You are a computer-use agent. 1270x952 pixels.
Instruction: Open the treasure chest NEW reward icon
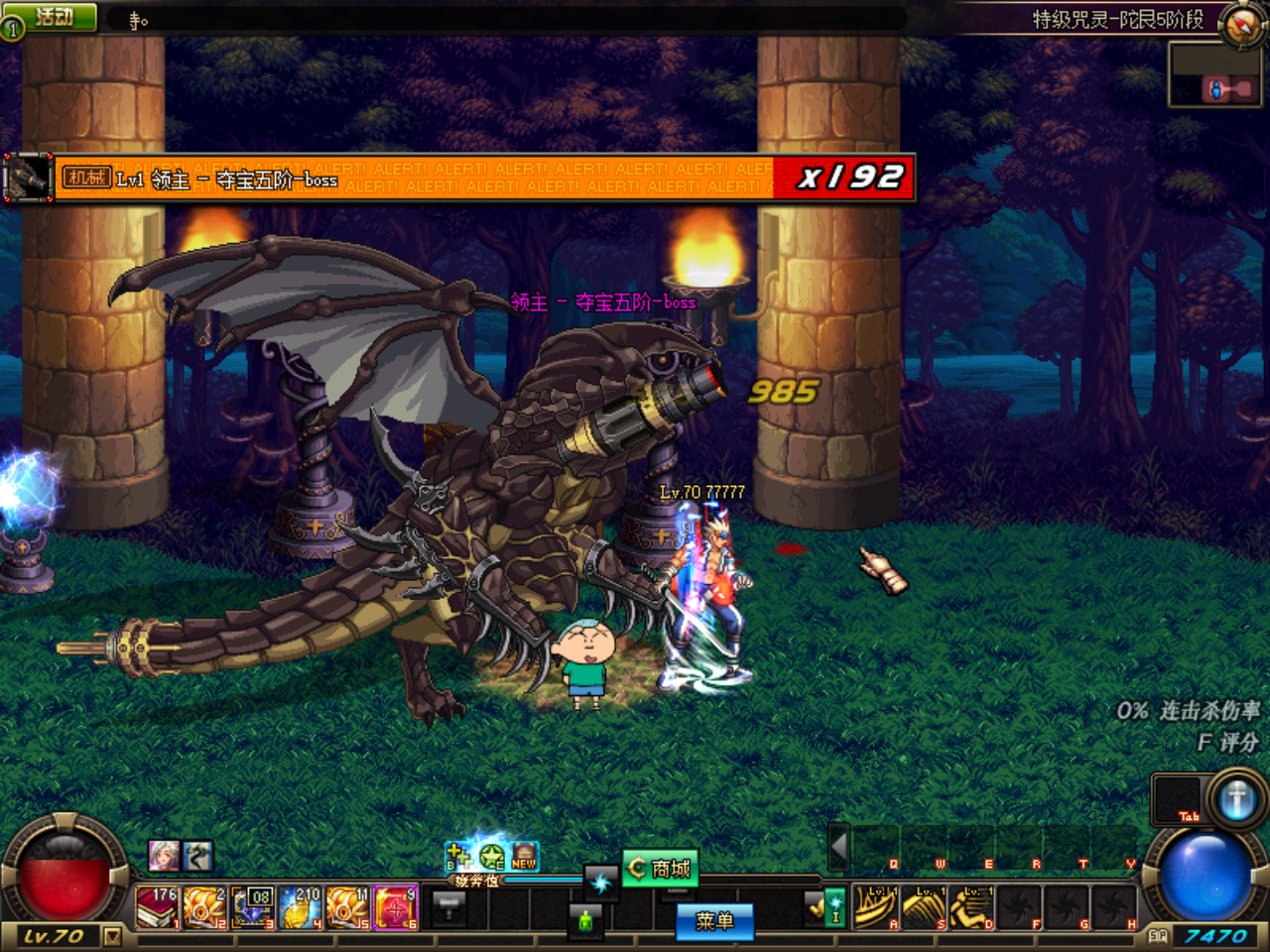pyautogui.click(x=523, y=857)
